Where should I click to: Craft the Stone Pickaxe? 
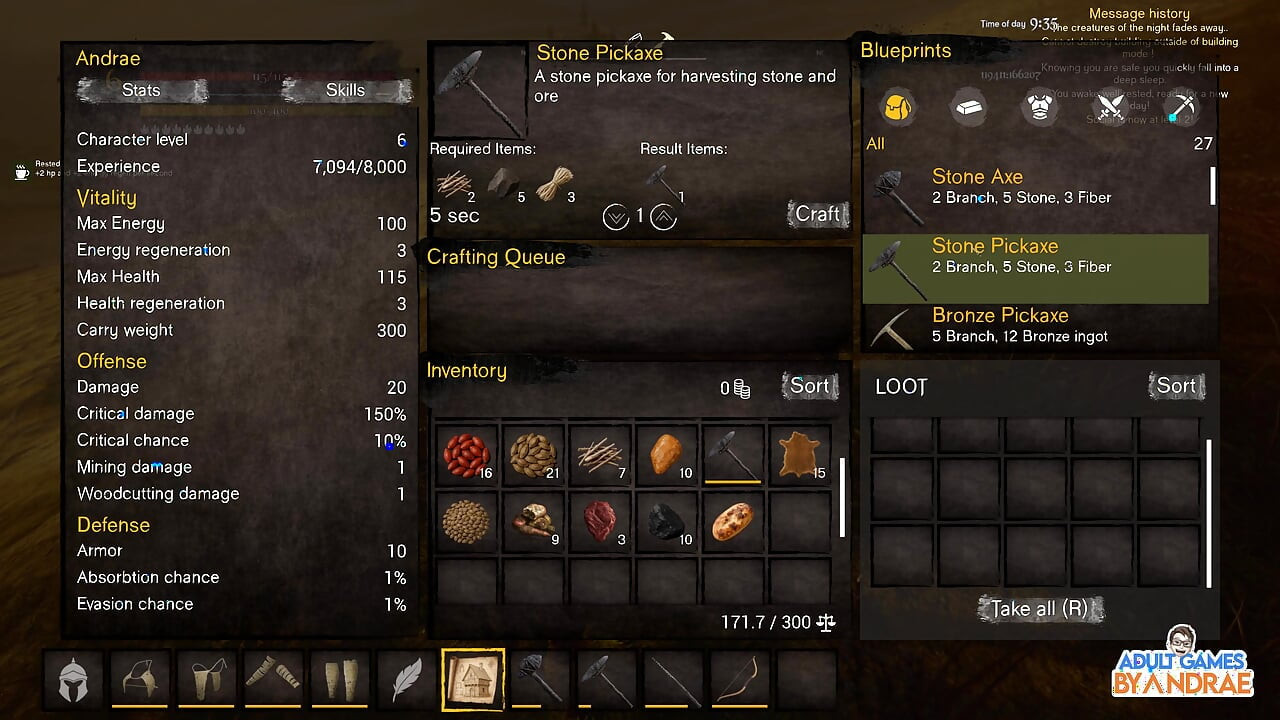point(817,214)
